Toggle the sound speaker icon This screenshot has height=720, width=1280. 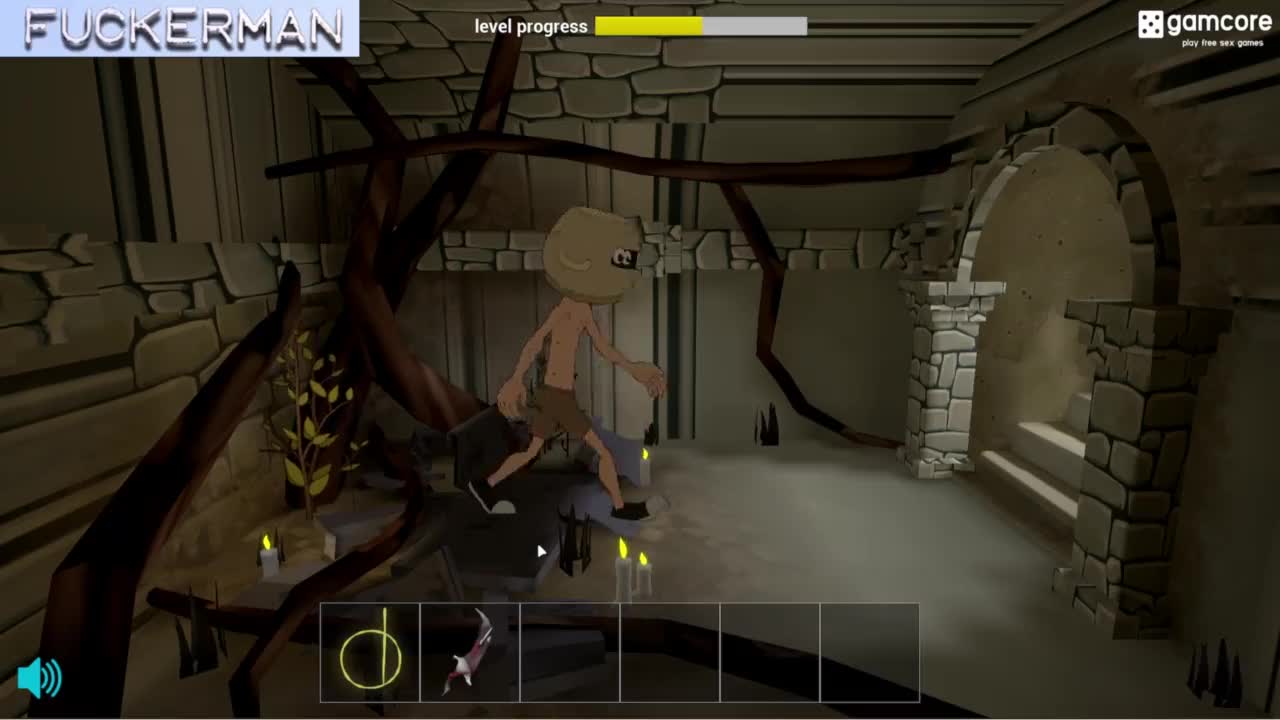point(40,678)
